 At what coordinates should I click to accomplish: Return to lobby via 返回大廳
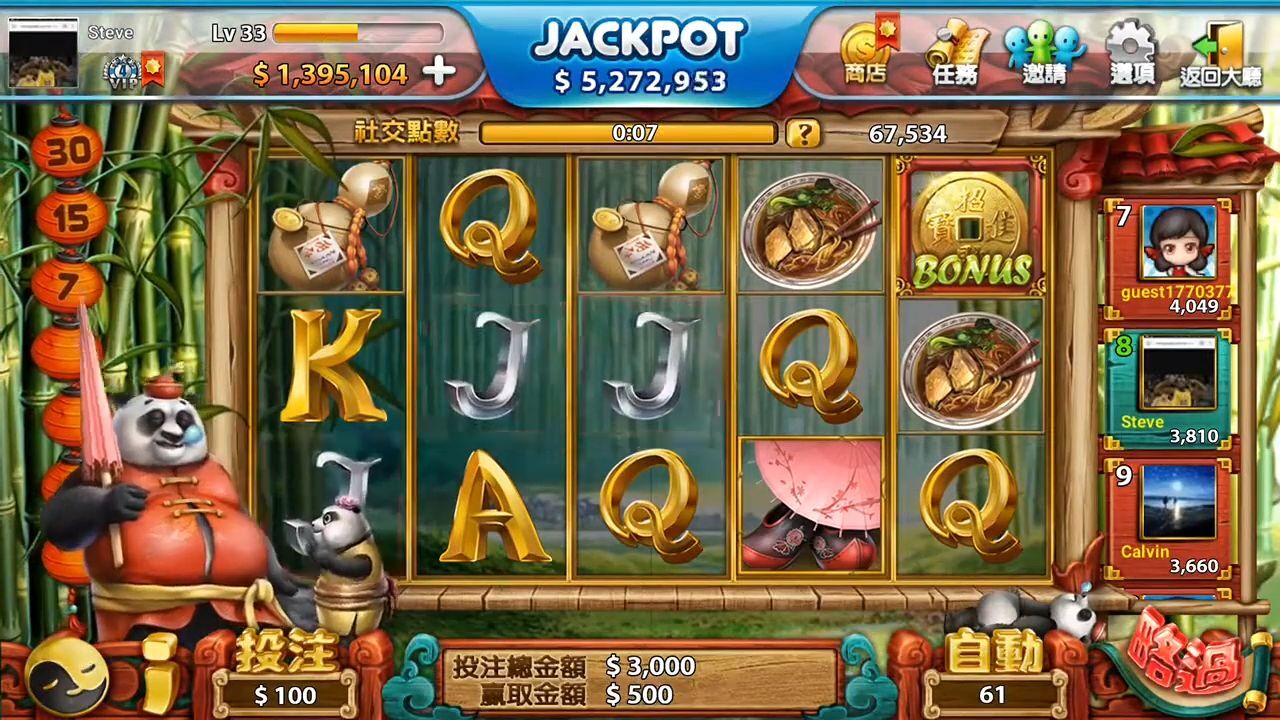1220,53
